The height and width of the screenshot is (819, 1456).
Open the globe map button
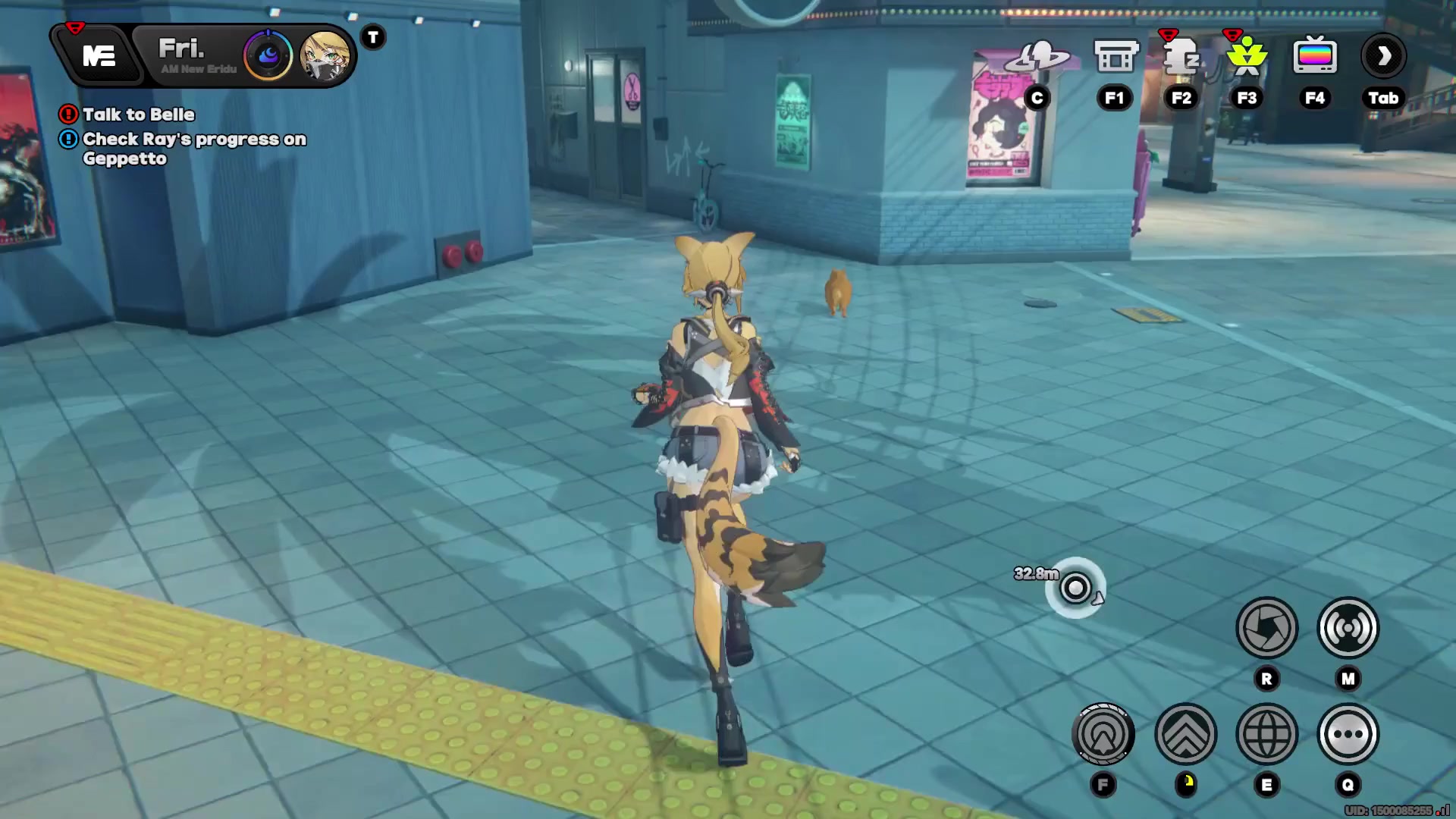1266,734
